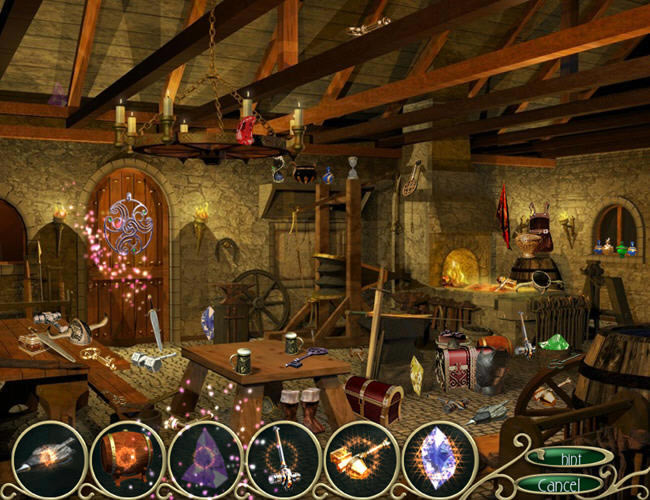The image size is (650, 500).
Task: Choose the treasure chest item slot
Action: tap(127, 459)
